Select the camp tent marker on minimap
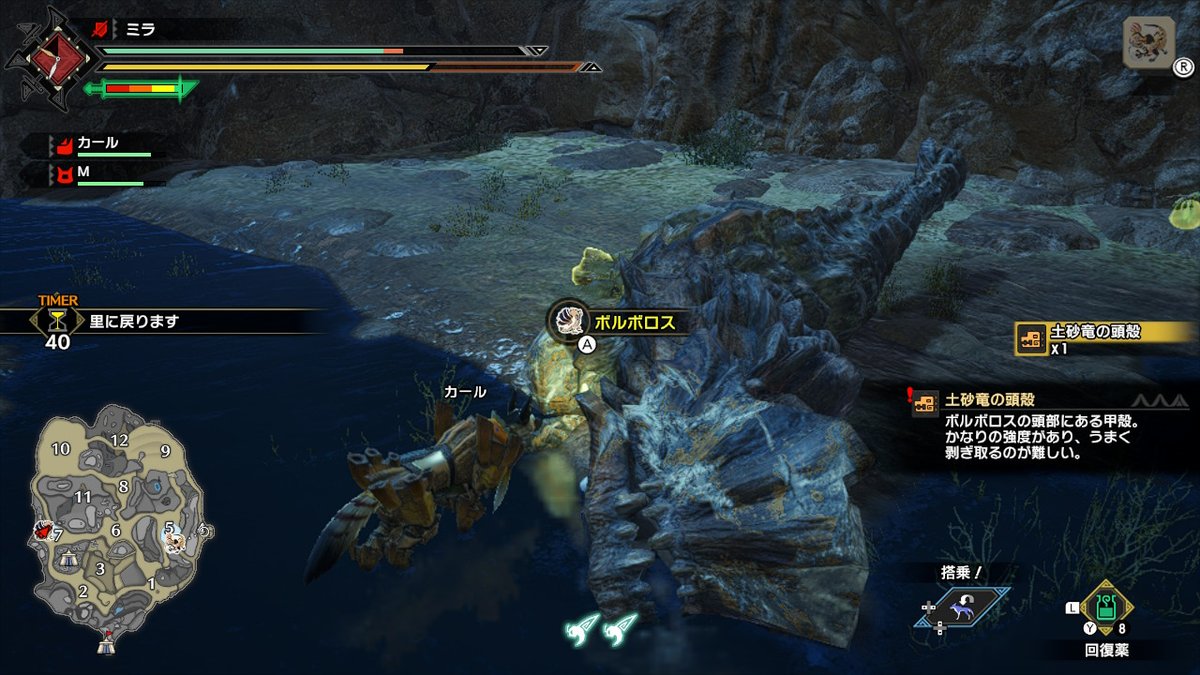Image resolution: width=1200 pixels, height=675 pixels. coord(106,646)
